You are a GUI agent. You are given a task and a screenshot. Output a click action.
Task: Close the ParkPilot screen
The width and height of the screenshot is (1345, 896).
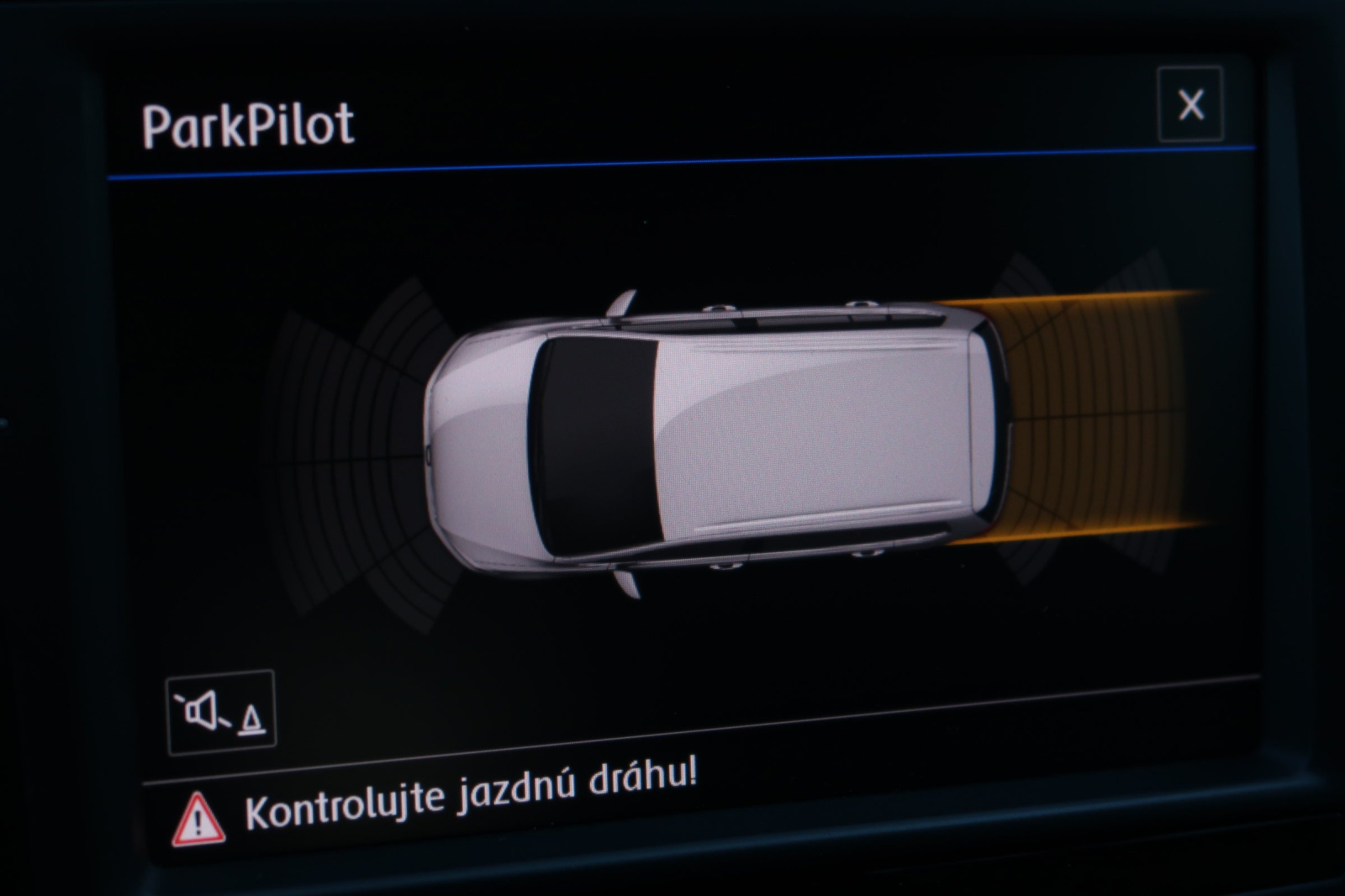[1190, 105]
